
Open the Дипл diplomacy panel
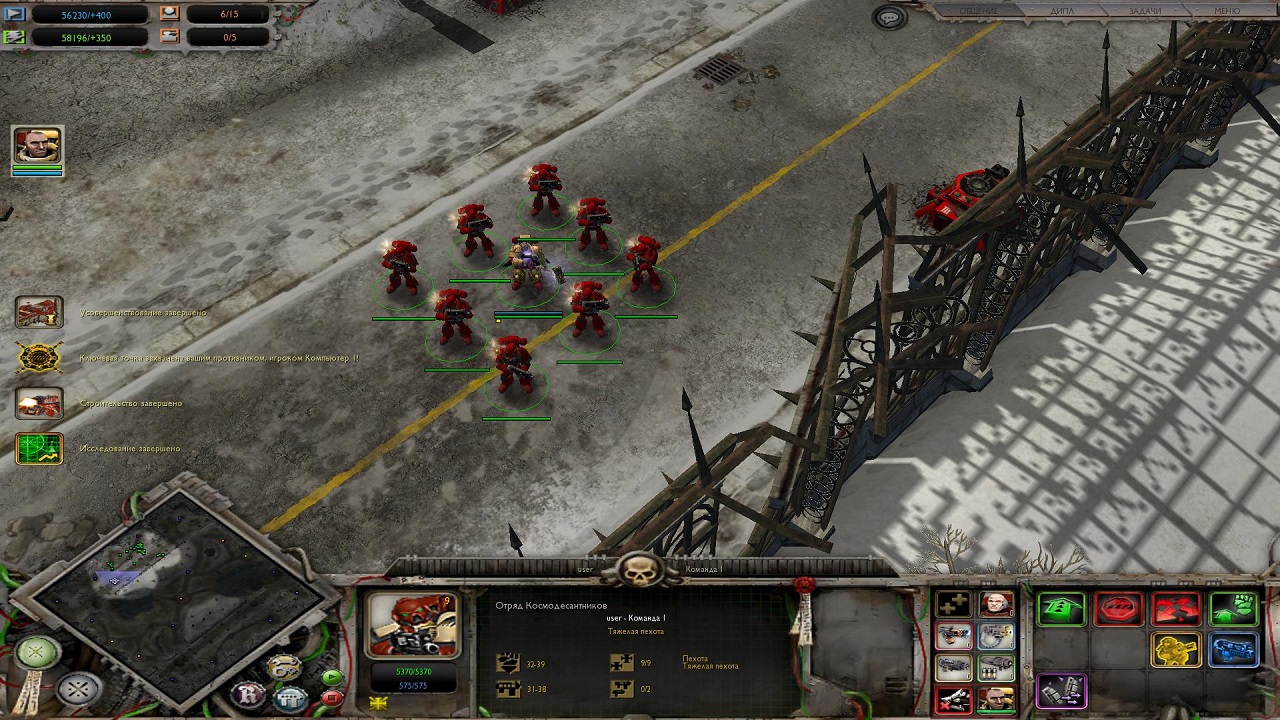1062,11
